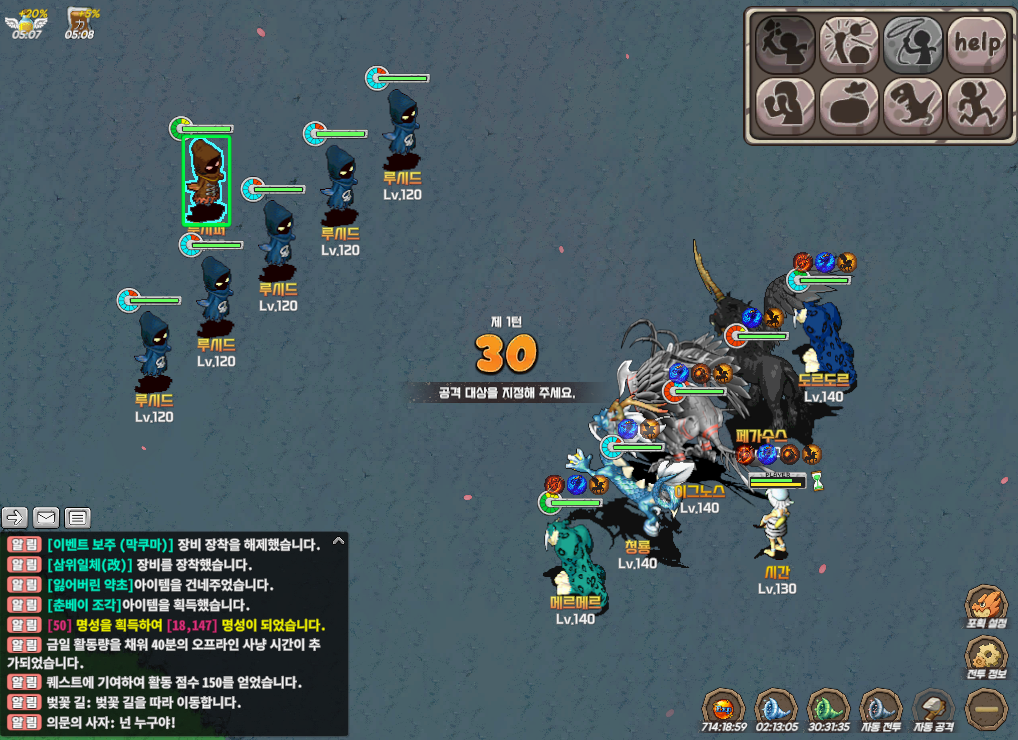
Task: Click the running figure flee command
Action: [x=977, y=105]
